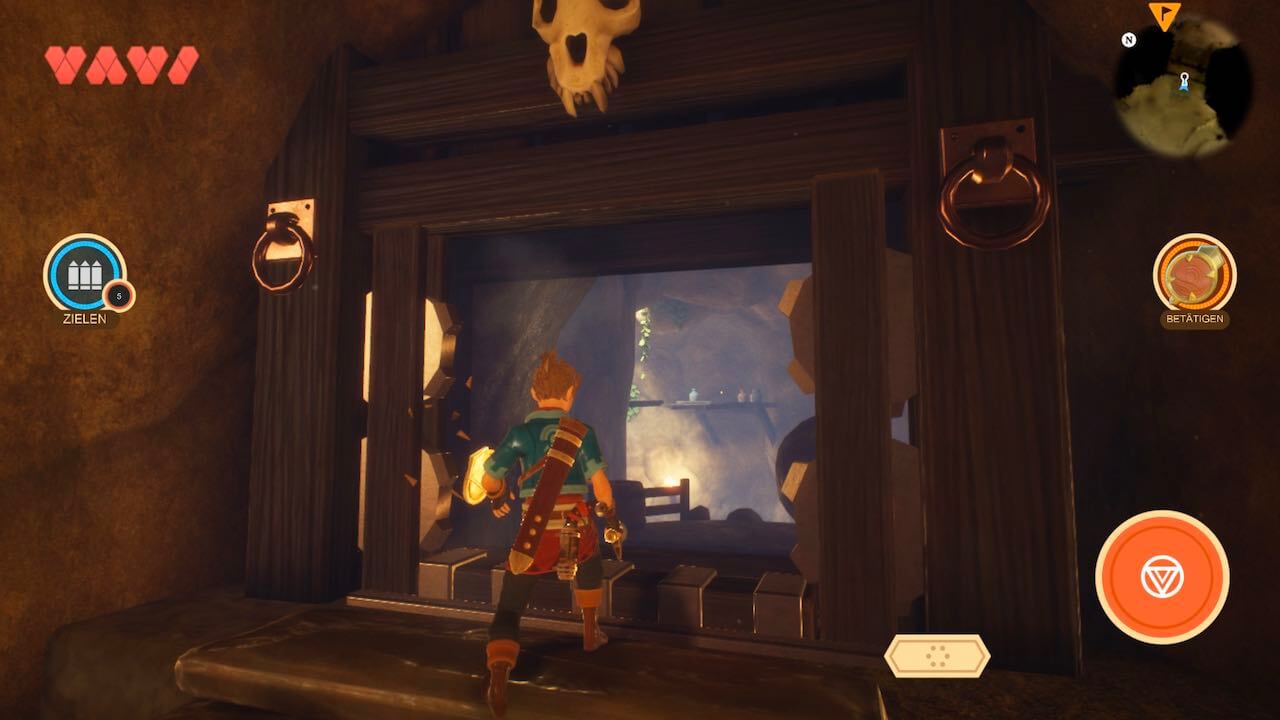The image size is (1280, 720).
Task: Tap the large orange shield action button
Action: pyautogui.click(x=1161, y=575)
